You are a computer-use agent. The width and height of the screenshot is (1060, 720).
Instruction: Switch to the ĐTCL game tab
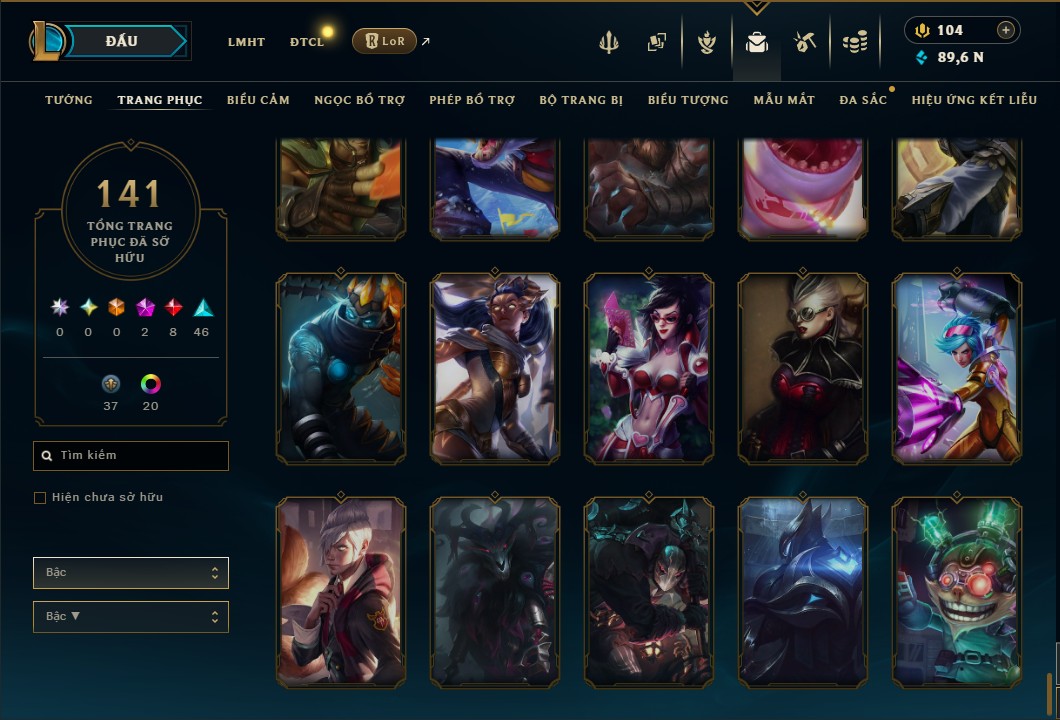point(307,42)
